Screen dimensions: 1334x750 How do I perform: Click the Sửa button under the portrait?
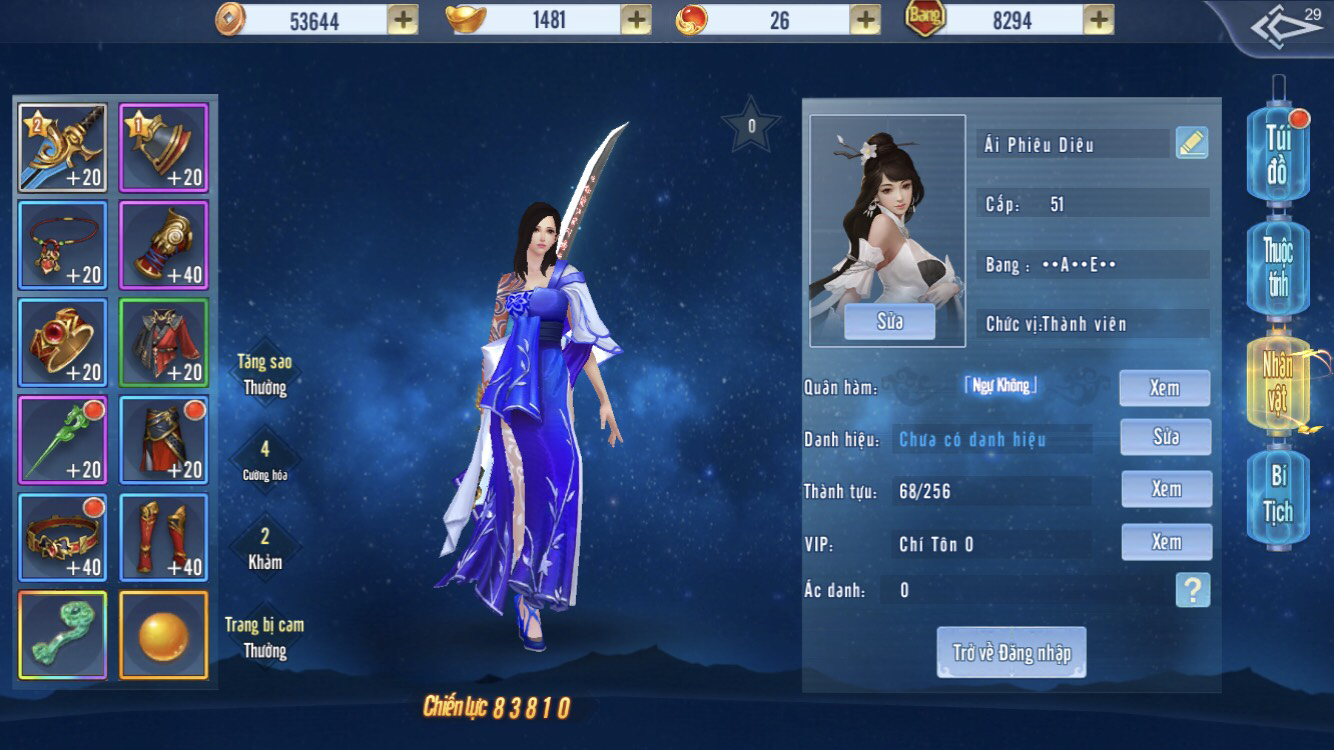pos(888,322)
